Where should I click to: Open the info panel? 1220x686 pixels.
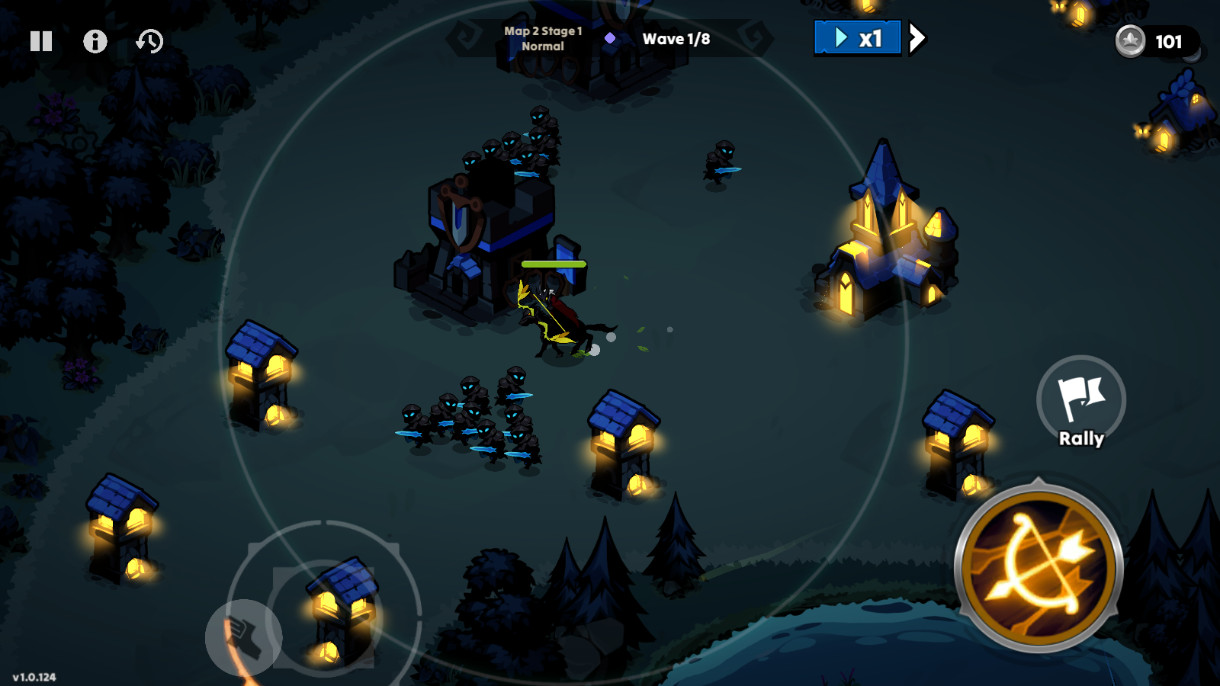coord(95,41)
